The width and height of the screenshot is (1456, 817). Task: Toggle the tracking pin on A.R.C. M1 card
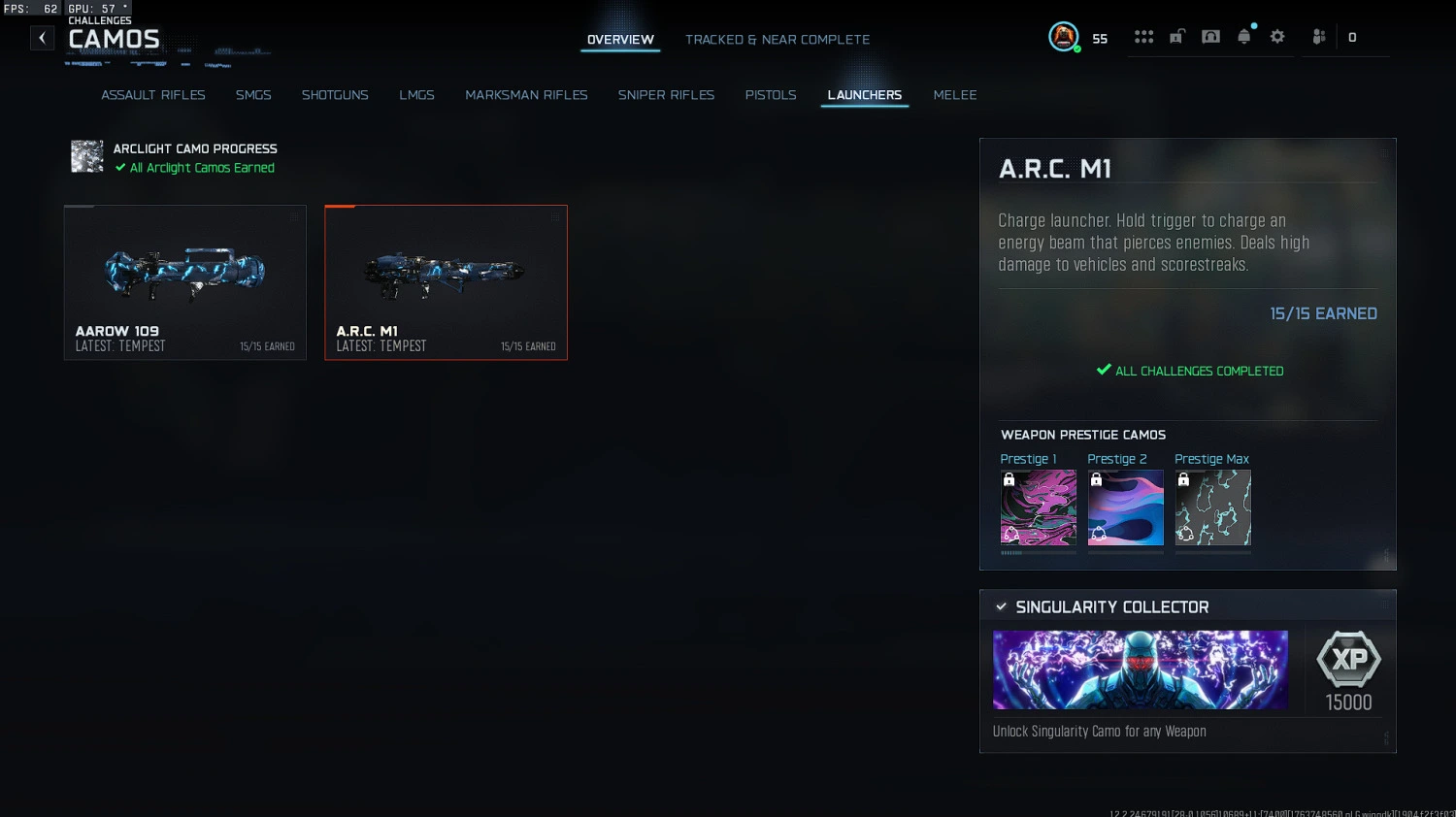(x=555, y=216)
